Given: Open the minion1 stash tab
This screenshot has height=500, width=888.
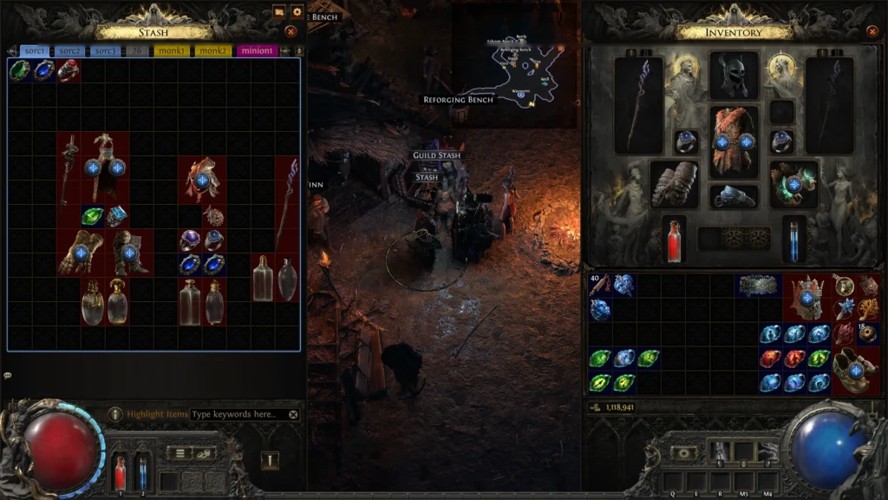Looking at the screenshot, I should coord(258,51).
